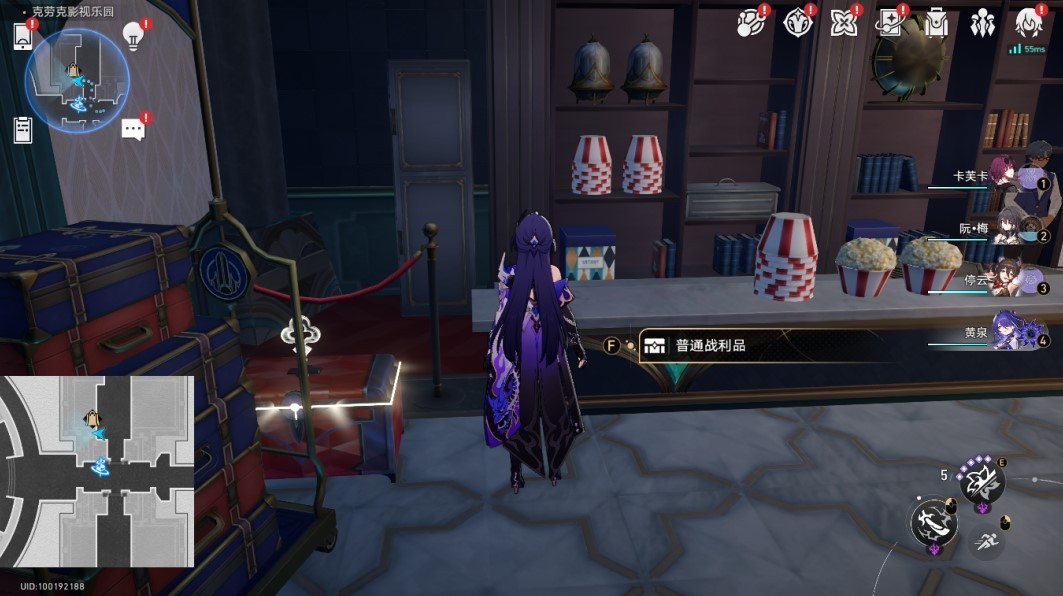This screenshot has height=596, width=1063.
Task: Open the compass-shaped guide icon
Action: click(x=798, y=23)
